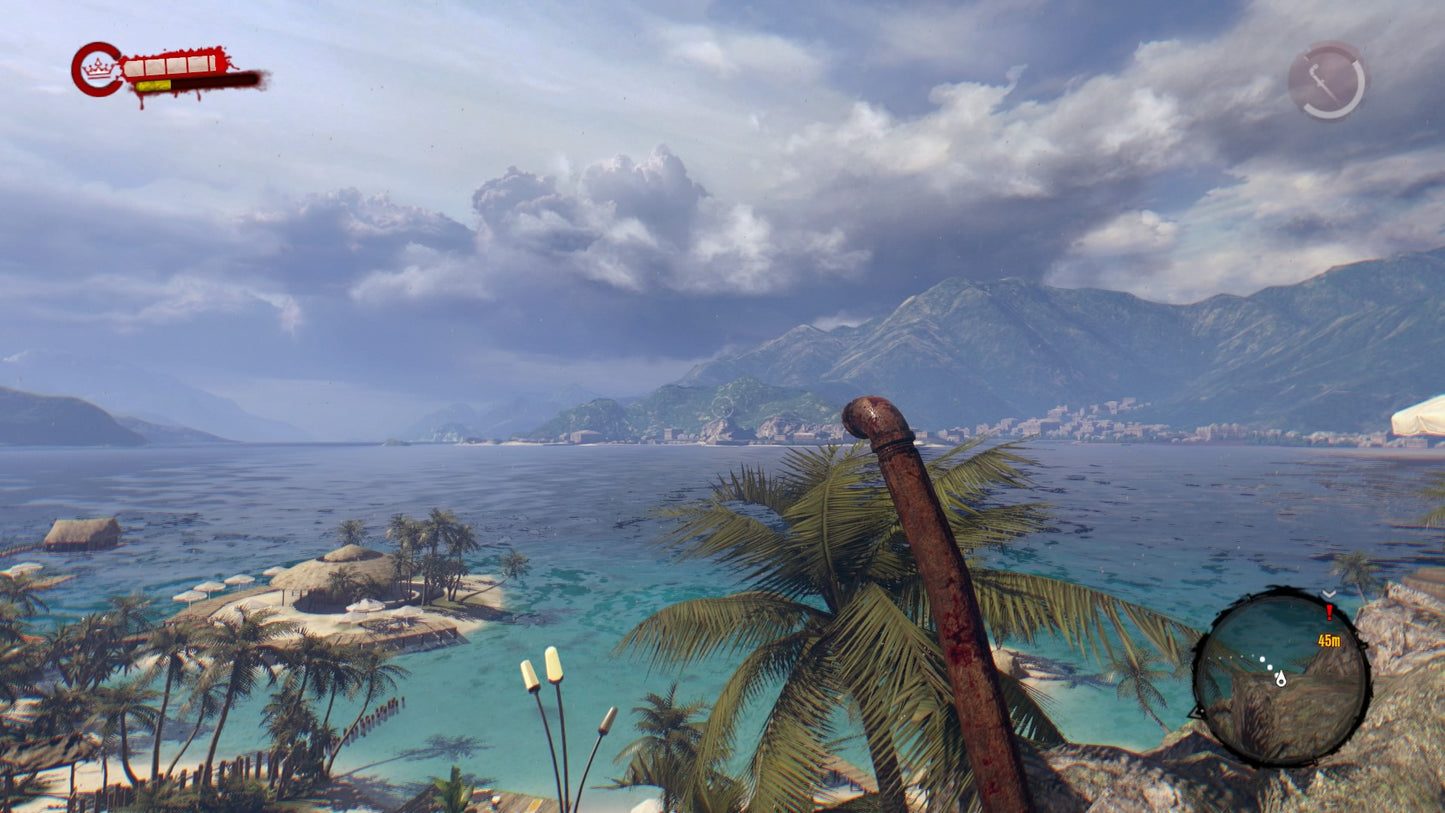Click the teardrop objective icon inside the minimap
This screenshot has height=813, width=1445.
pos(1282,680)
